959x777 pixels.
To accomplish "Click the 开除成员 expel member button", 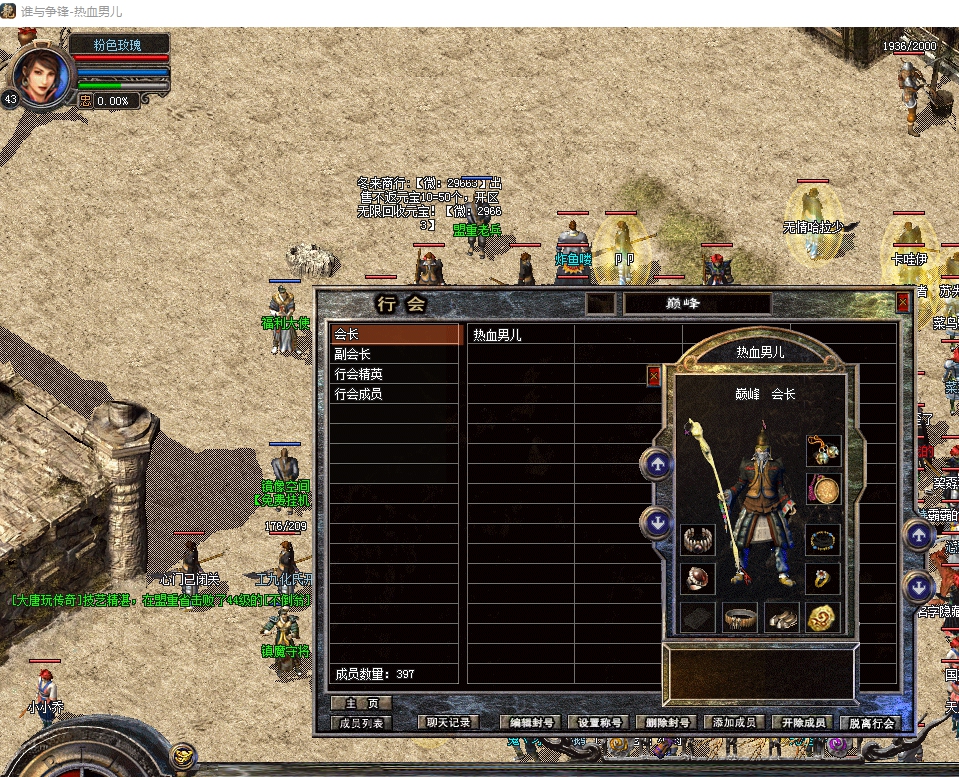I will coord(803,723).
